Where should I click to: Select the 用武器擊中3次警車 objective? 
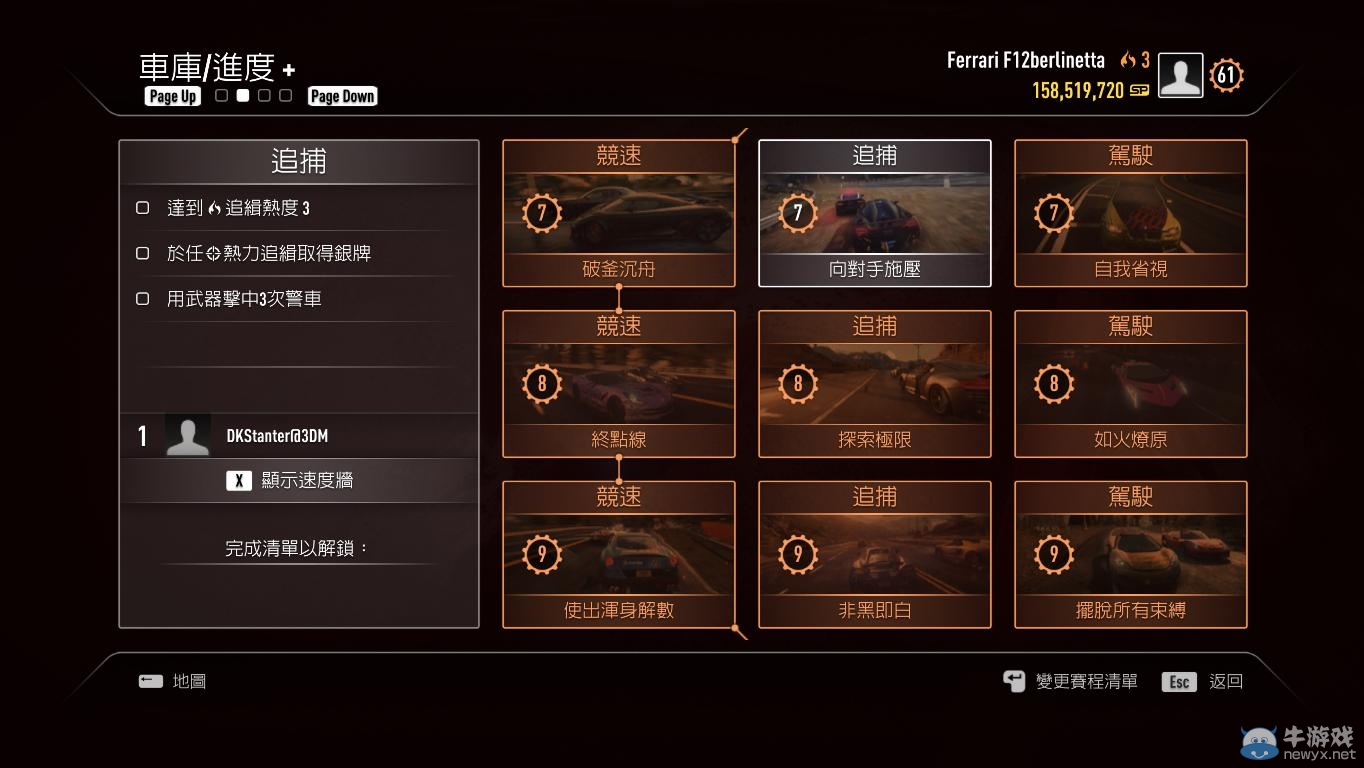point(243,299)
